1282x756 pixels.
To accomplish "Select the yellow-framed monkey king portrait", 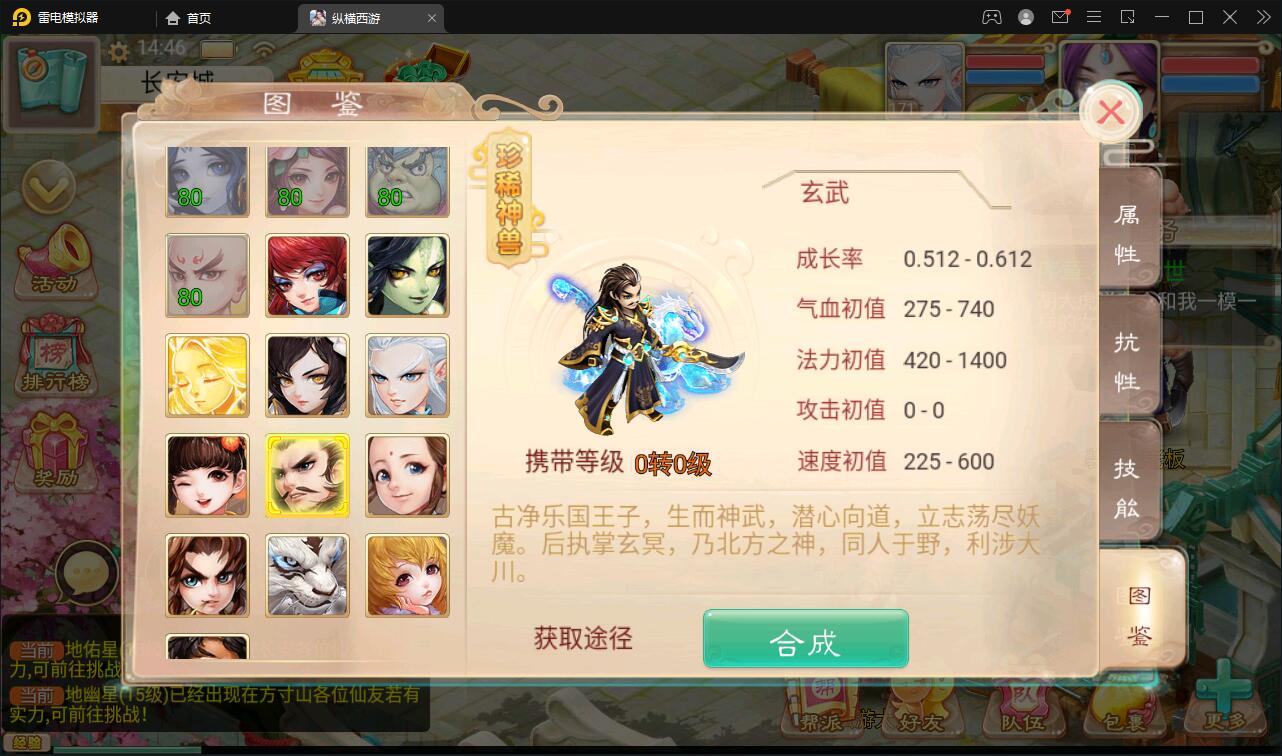I will click(x=307, y=475).
